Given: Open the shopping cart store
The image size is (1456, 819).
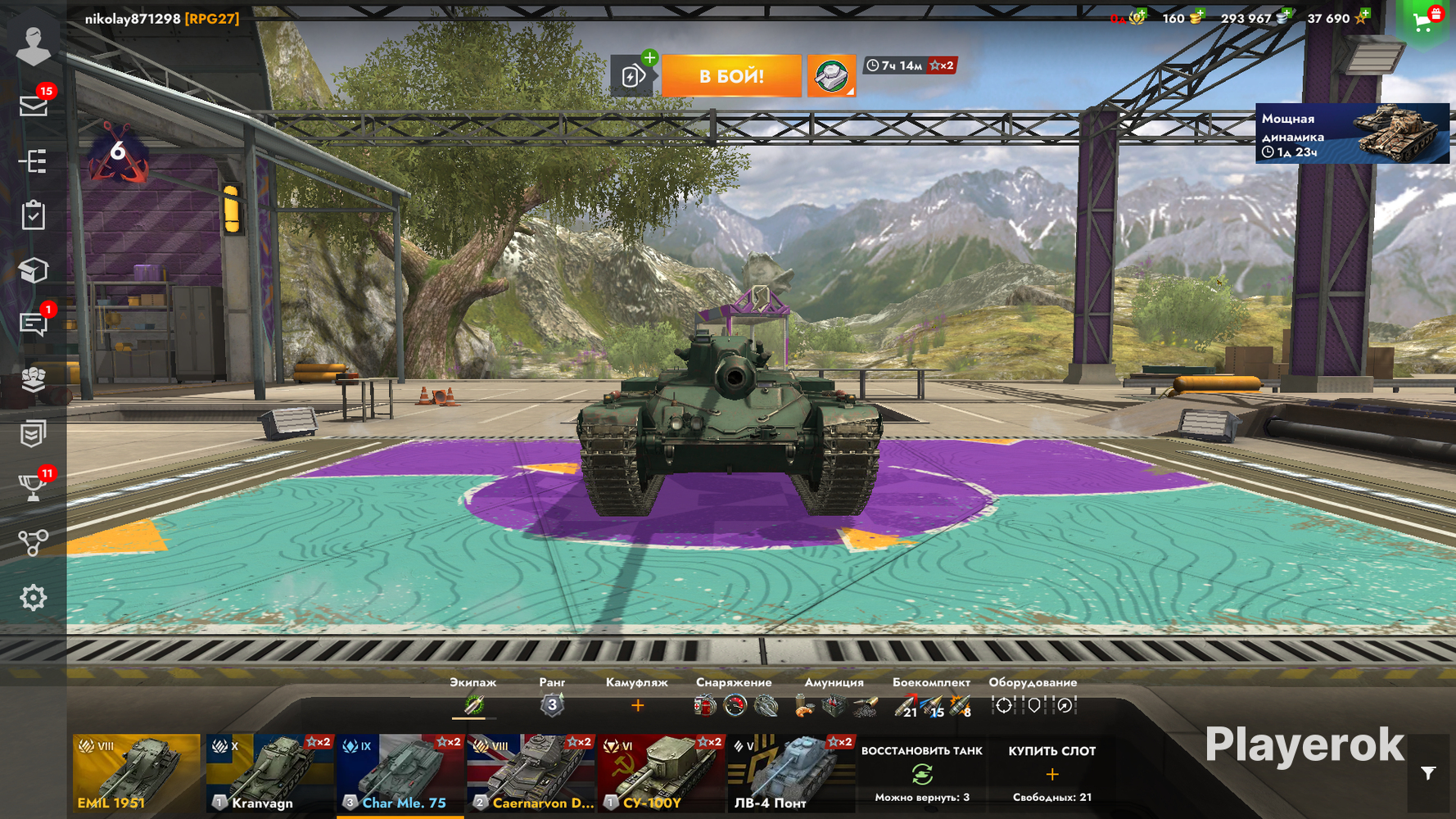Looking at the screenshot, I should [x=1423, y=22].
